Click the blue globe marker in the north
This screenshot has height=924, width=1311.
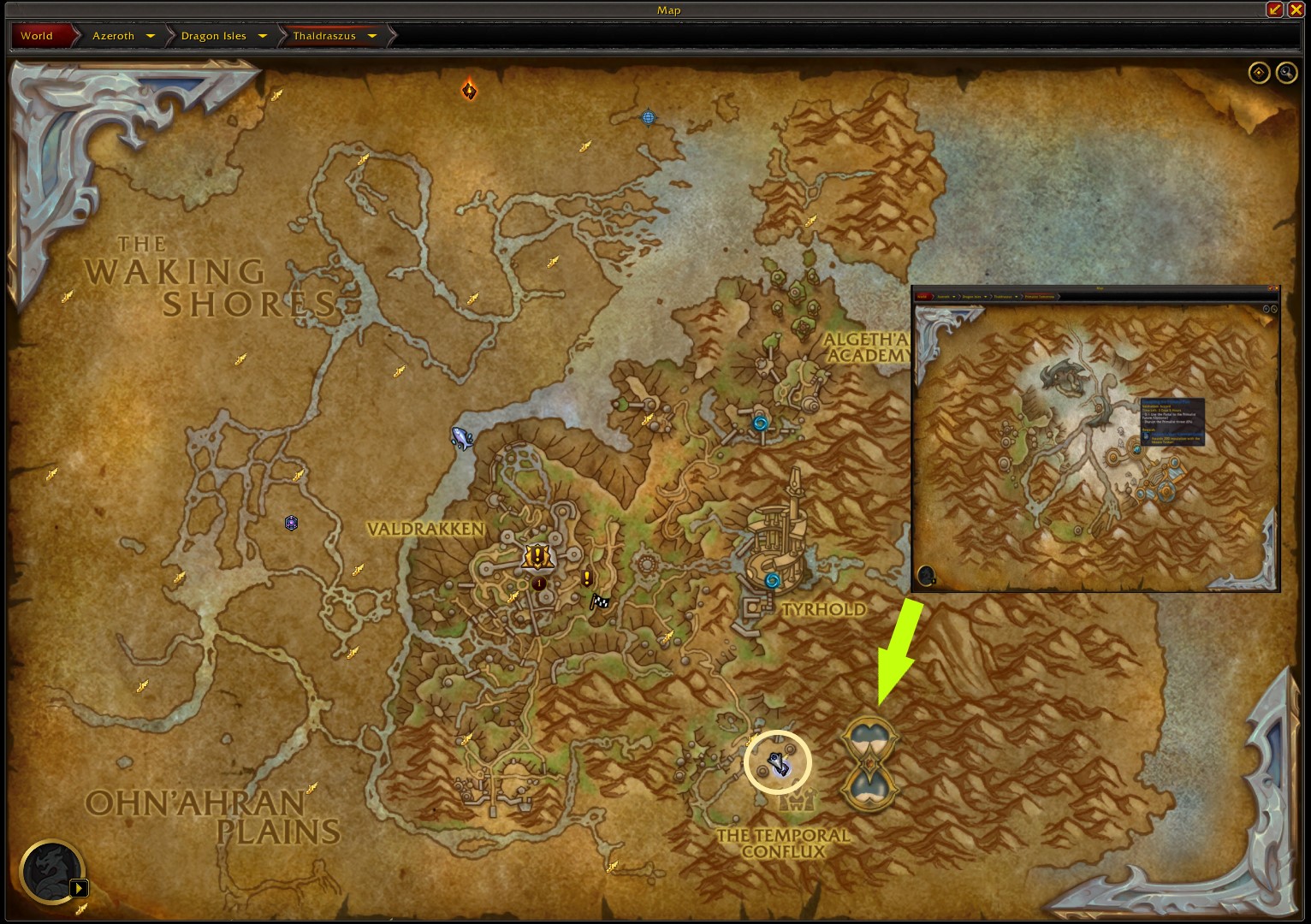(x=648, y=117)
